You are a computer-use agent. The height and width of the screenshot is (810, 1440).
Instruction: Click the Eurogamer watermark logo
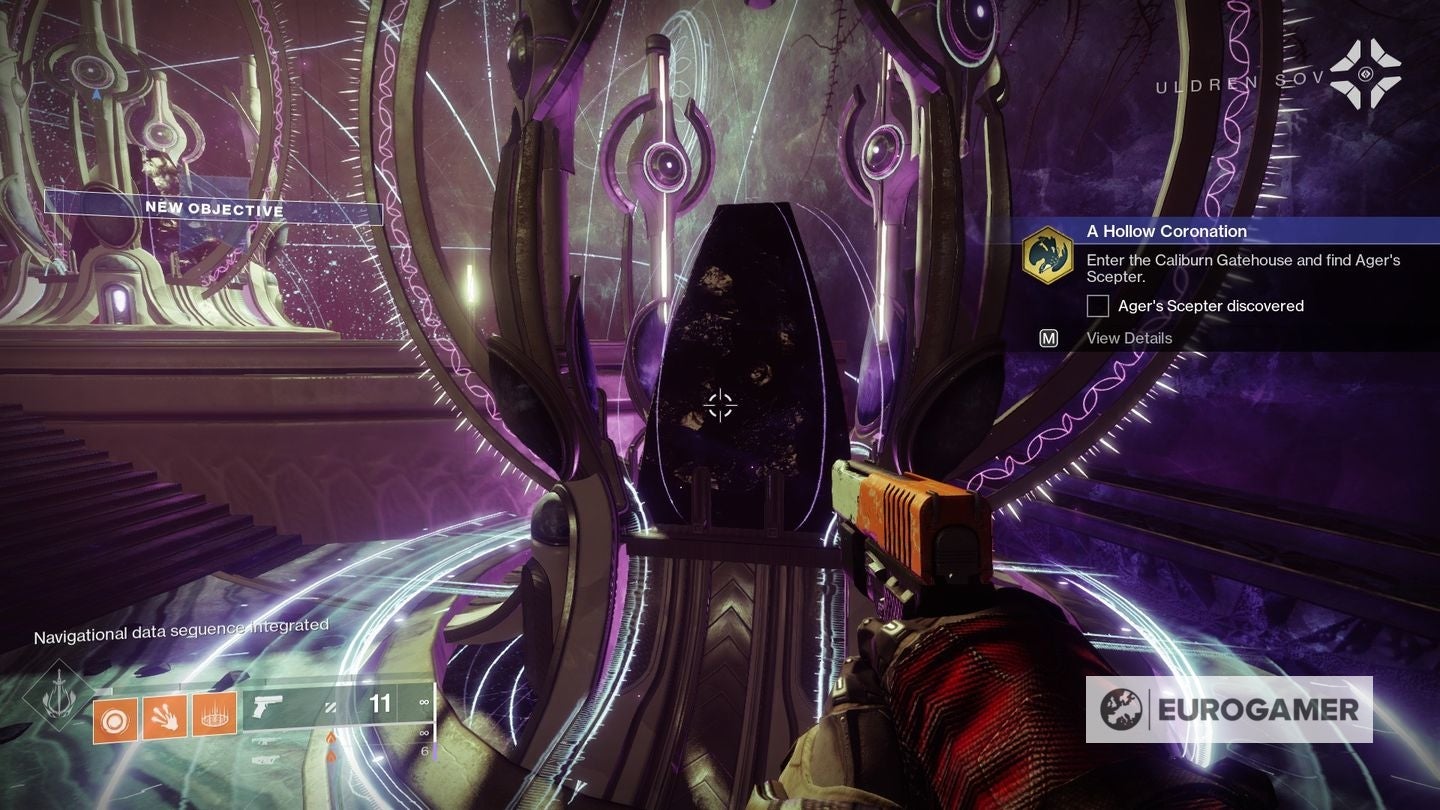[1229, 709]
